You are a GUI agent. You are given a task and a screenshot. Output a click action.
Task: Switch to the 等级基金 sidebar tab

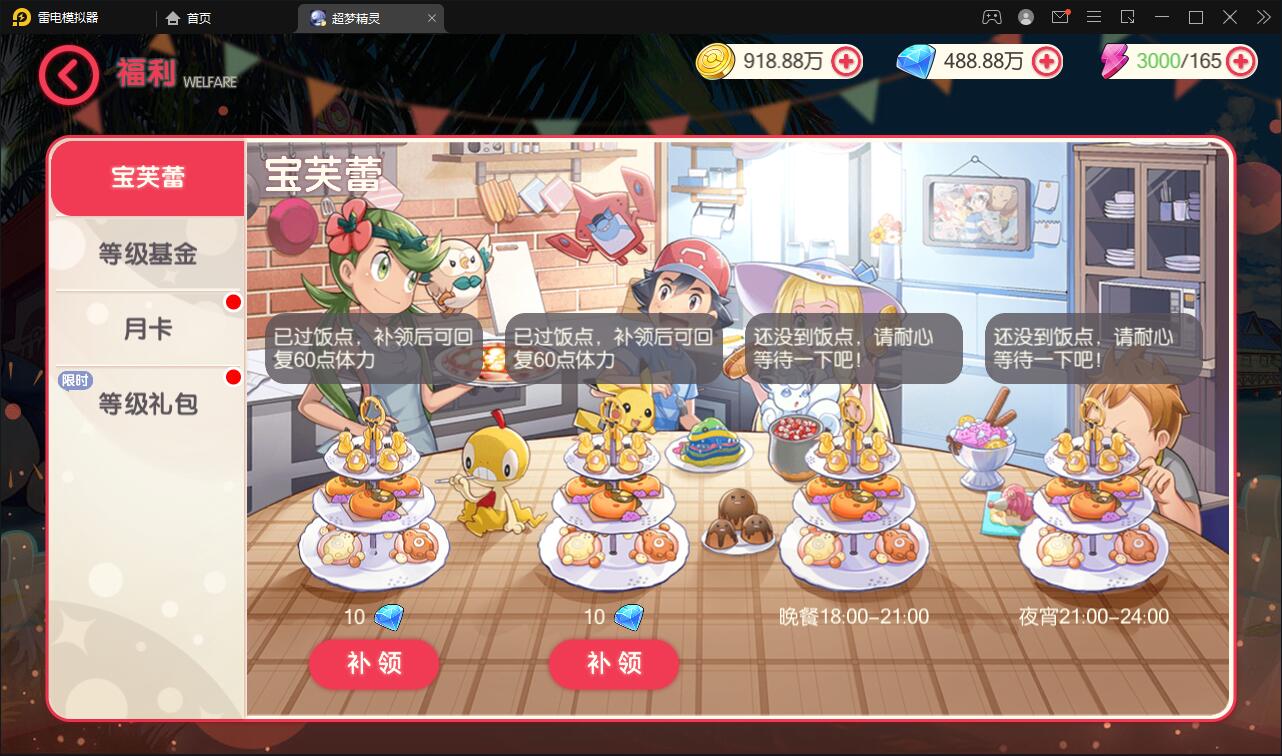coord(147,253)
